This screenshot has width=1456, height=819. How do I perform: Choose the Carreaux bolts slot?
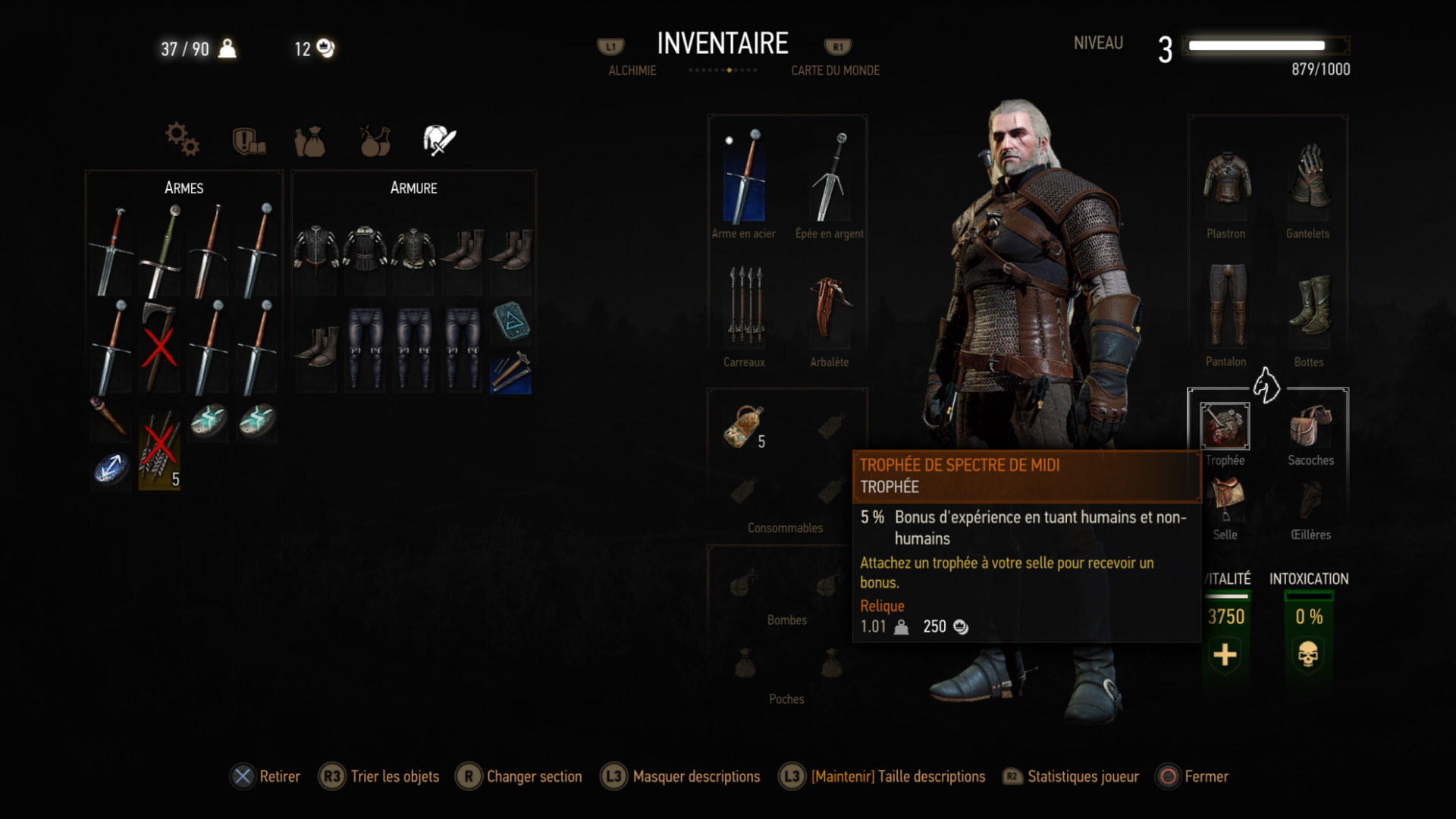[745, 306]
